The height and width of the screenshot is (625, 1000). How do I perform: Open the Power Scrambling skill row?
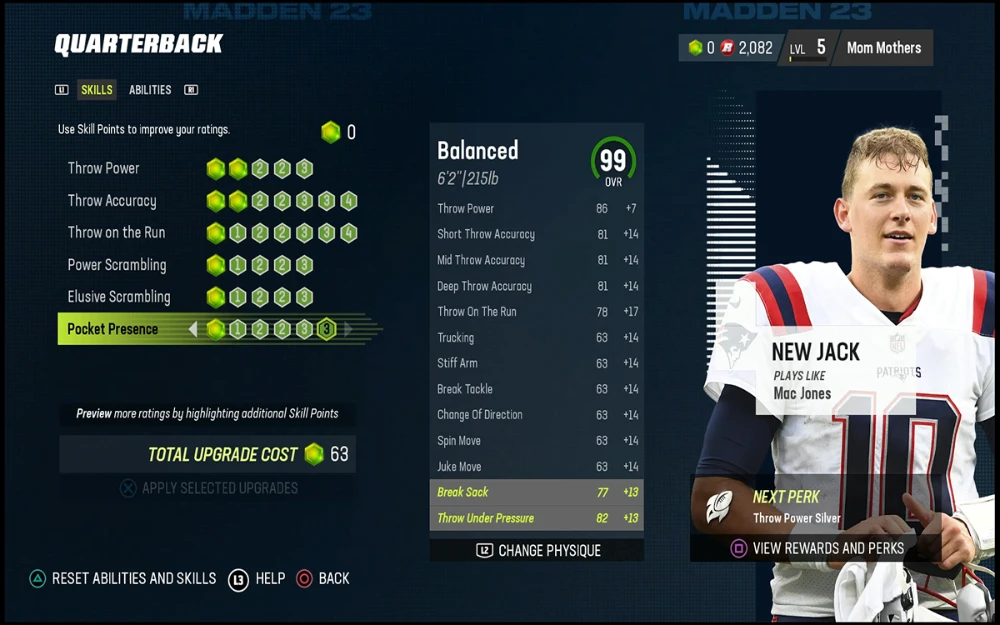(x=117, y=265)
